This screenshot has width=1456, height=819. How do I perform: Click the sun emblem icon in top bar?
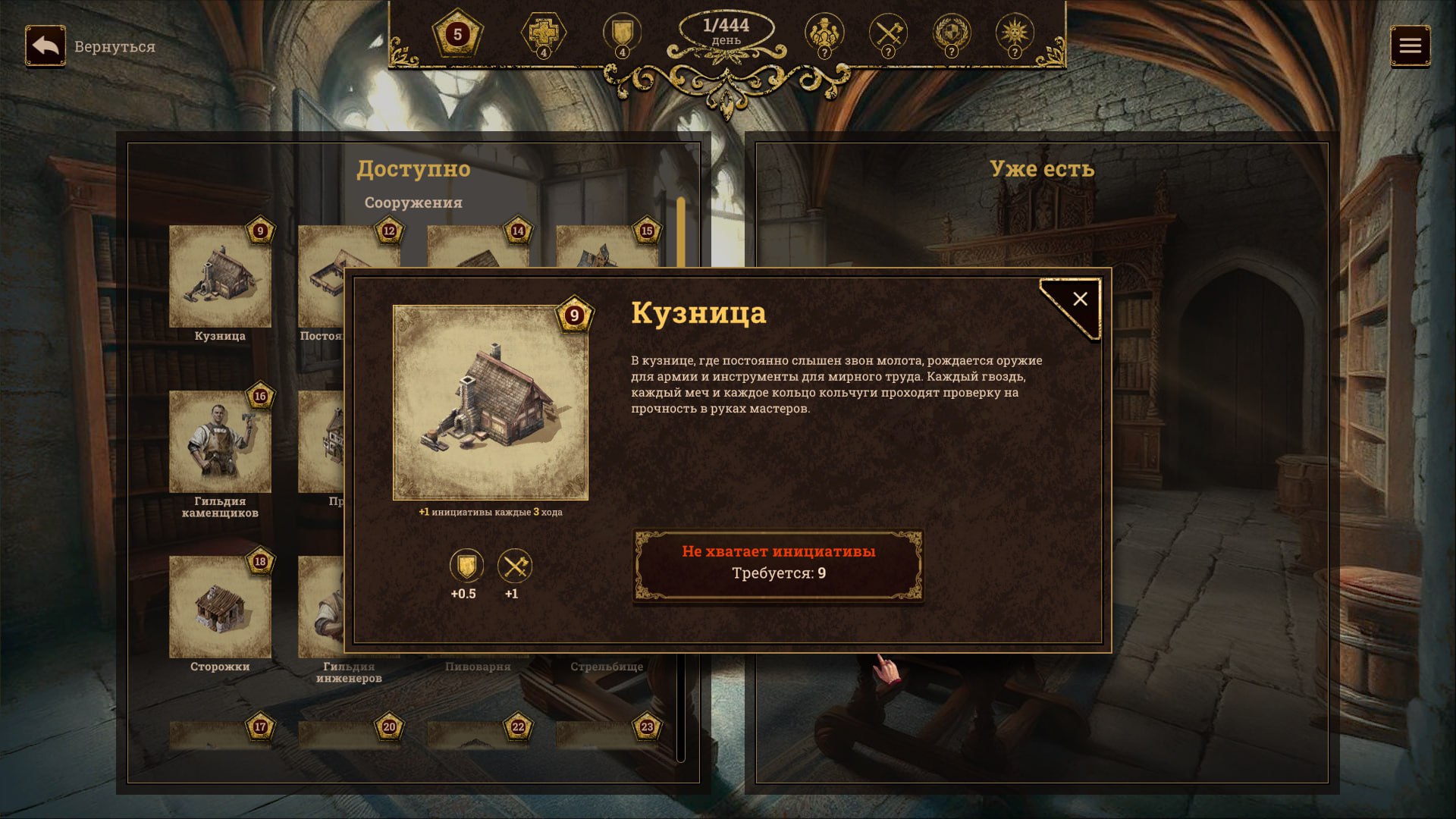[1015, 33]
